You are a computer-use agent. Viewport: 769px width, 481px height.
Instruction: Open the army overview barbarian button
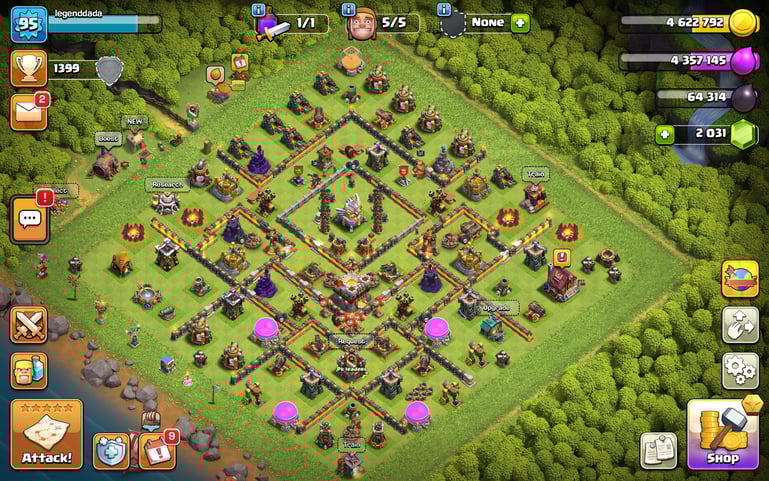click(29, 370)
